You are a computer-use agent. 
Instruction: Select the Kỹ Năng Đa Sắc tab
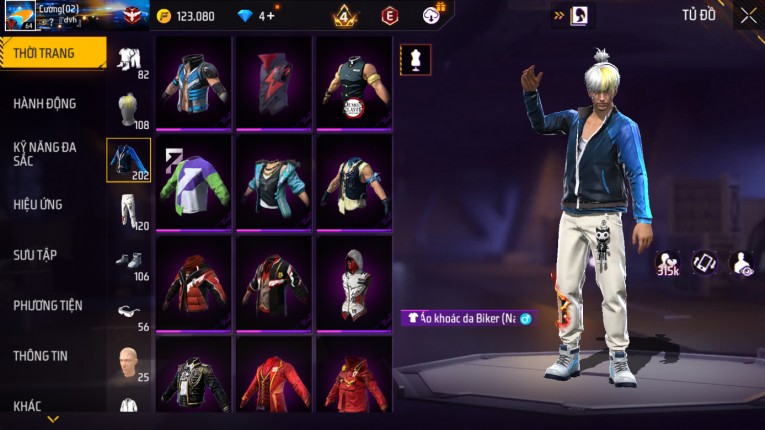(44, 153)
